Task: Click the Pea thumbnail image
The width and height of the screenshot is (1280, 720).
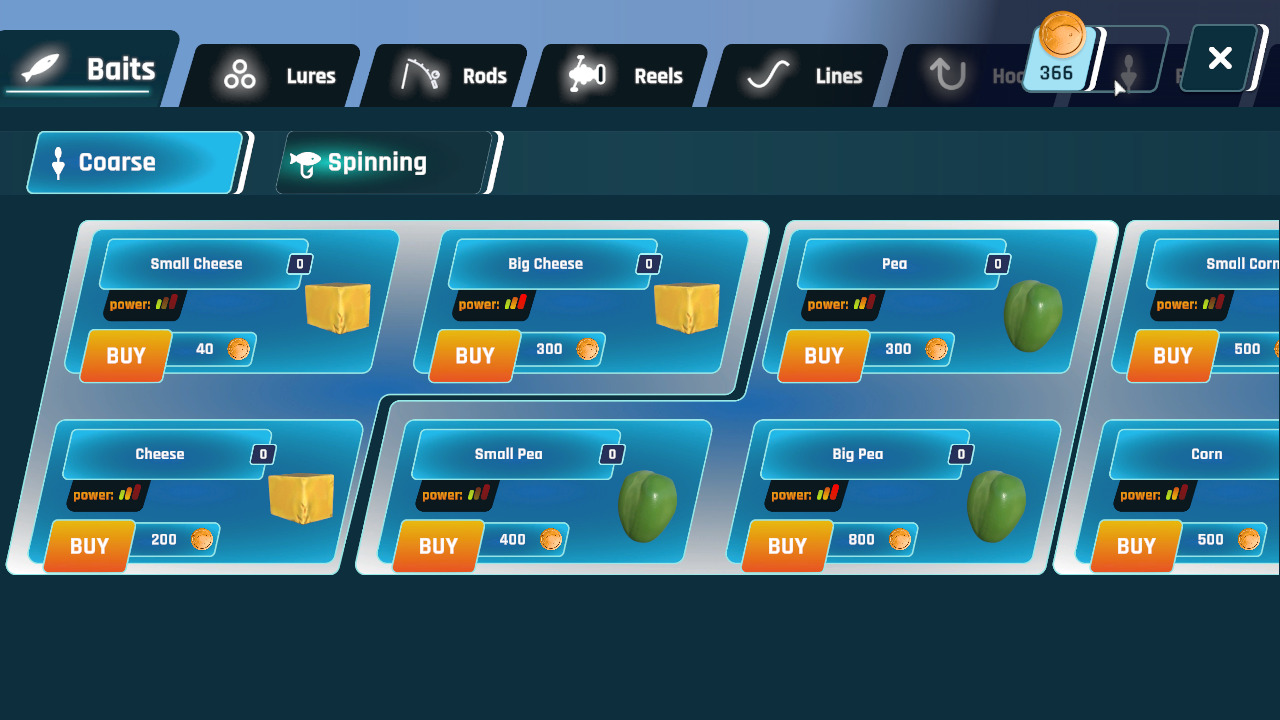Action: click(x=1033, y=315)
